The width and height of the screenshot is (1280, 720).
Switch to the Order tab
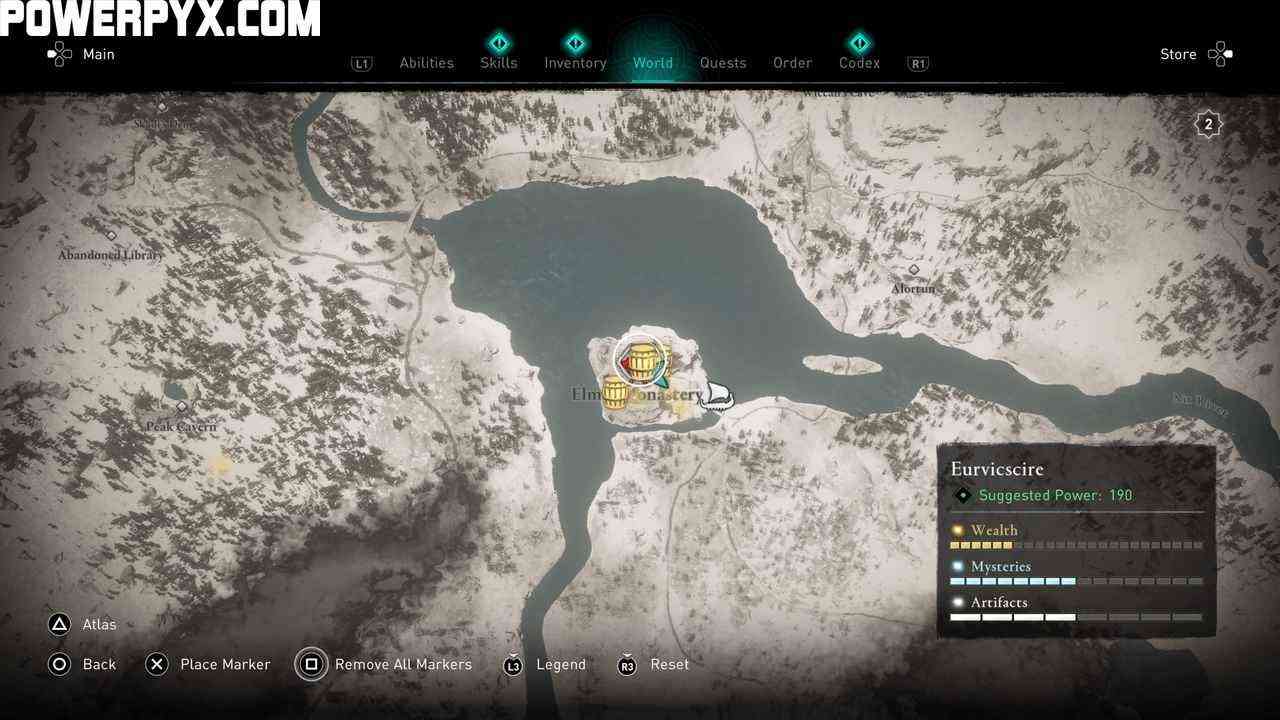(792, 63)
